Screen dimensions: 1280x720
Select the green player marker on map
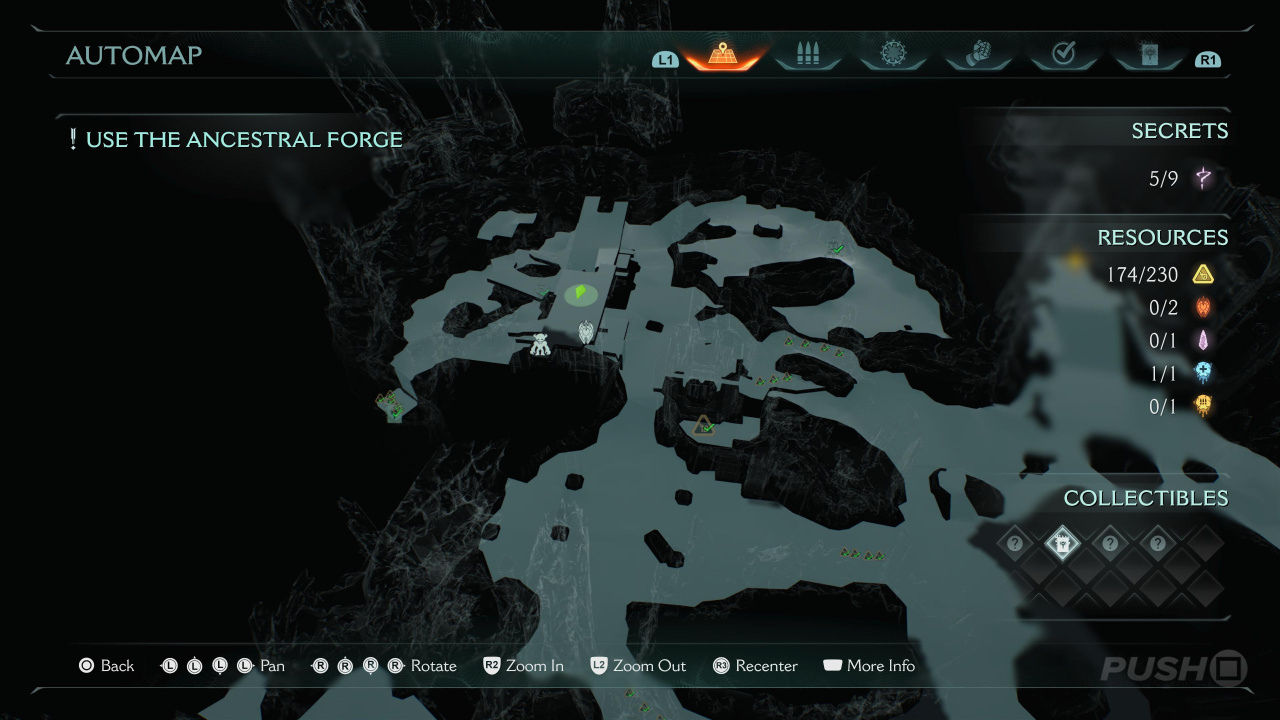click(x=578, y=293)
